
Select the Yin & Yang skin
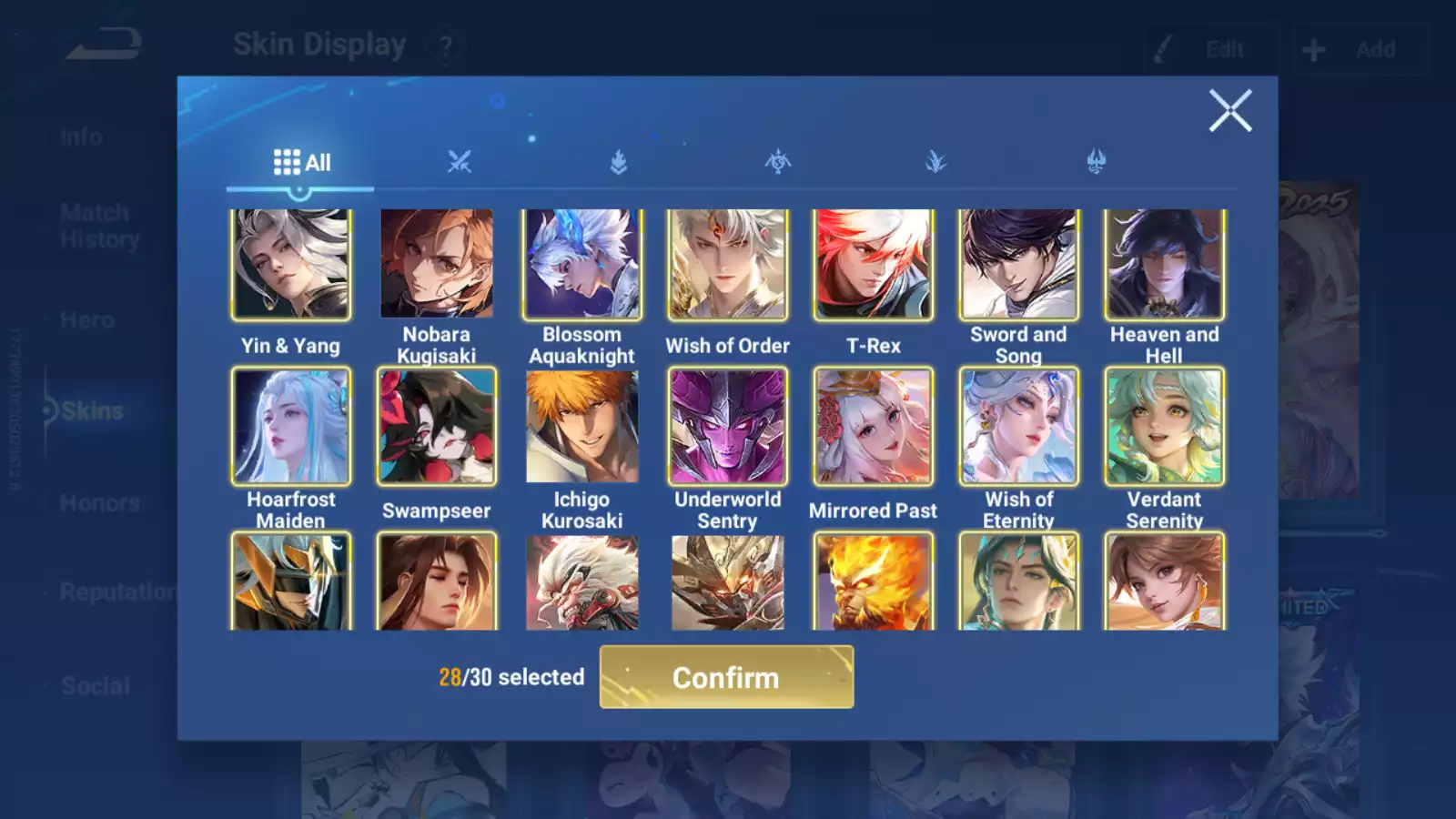click(x=291, y=265)
